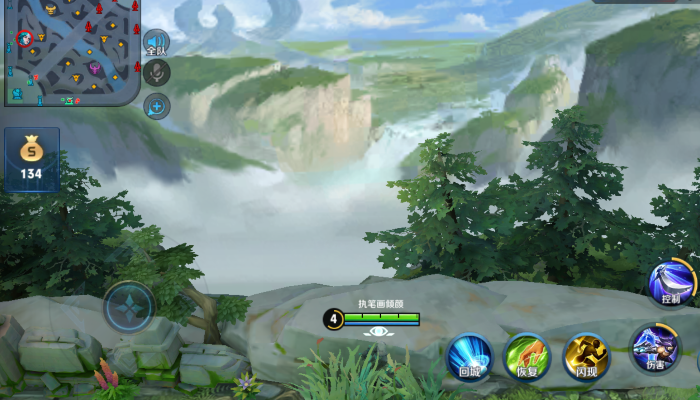Activate the 回城 recall ability
Image resolution: width=700 pixels, height=400 pixels.
point(469,357)
